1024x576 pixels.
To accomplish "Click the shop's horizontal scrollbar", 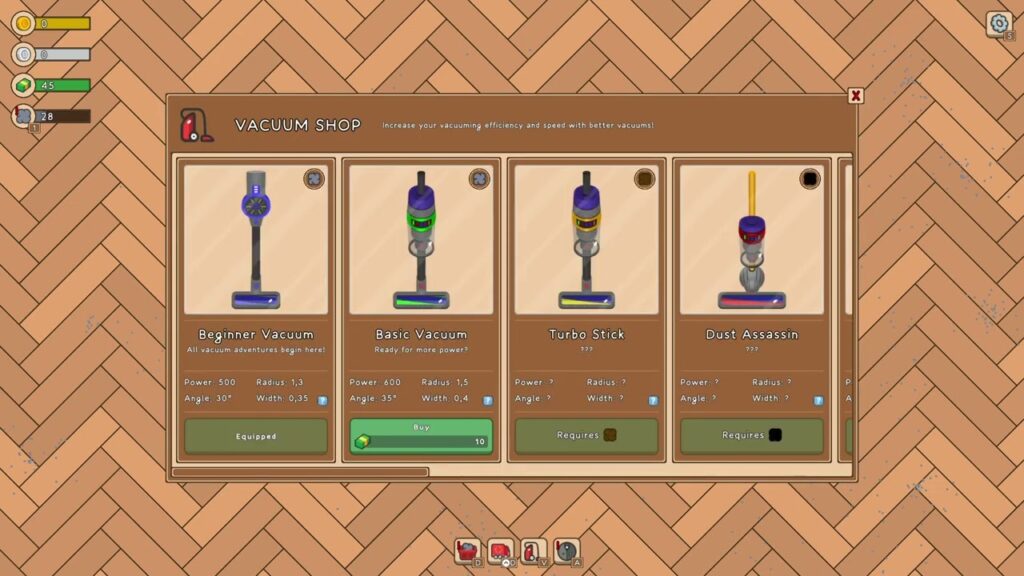I will tap(300, 472).
